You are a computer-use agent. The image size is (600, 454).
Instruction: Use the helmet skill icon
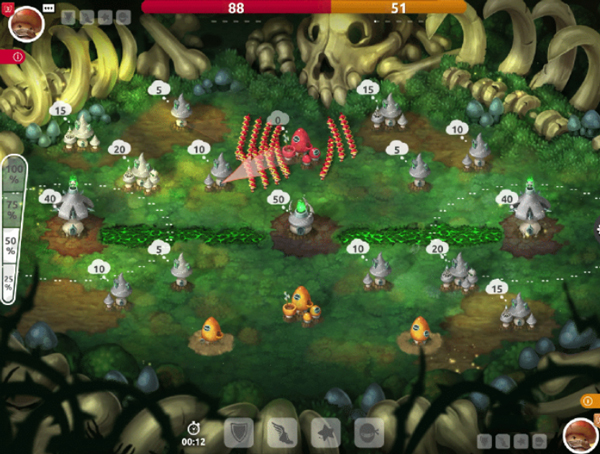click(369, 432)
